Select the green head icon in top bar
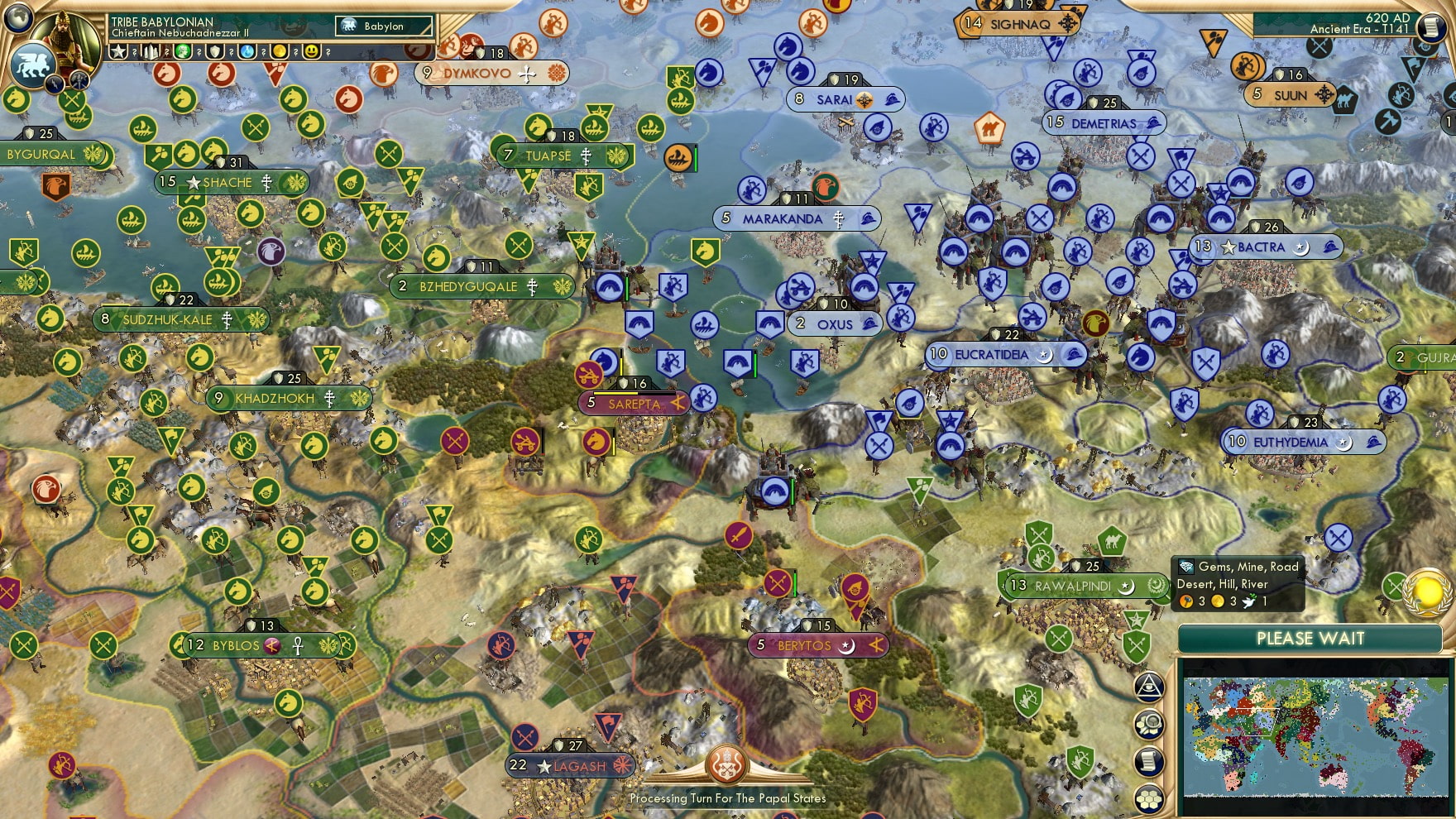The image size is (1456, 819). (x=183, y=51)
